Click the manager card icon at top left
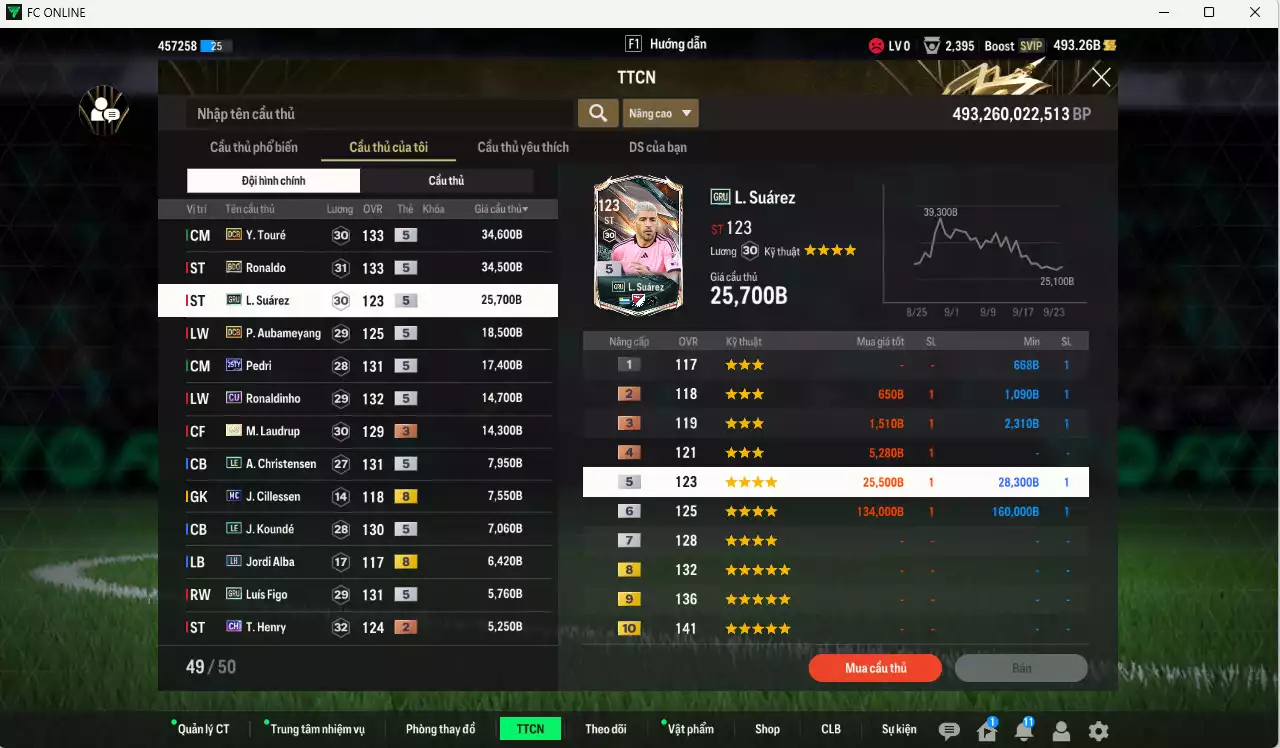Viewport: 1280px width, 748px height. [103, 110]
